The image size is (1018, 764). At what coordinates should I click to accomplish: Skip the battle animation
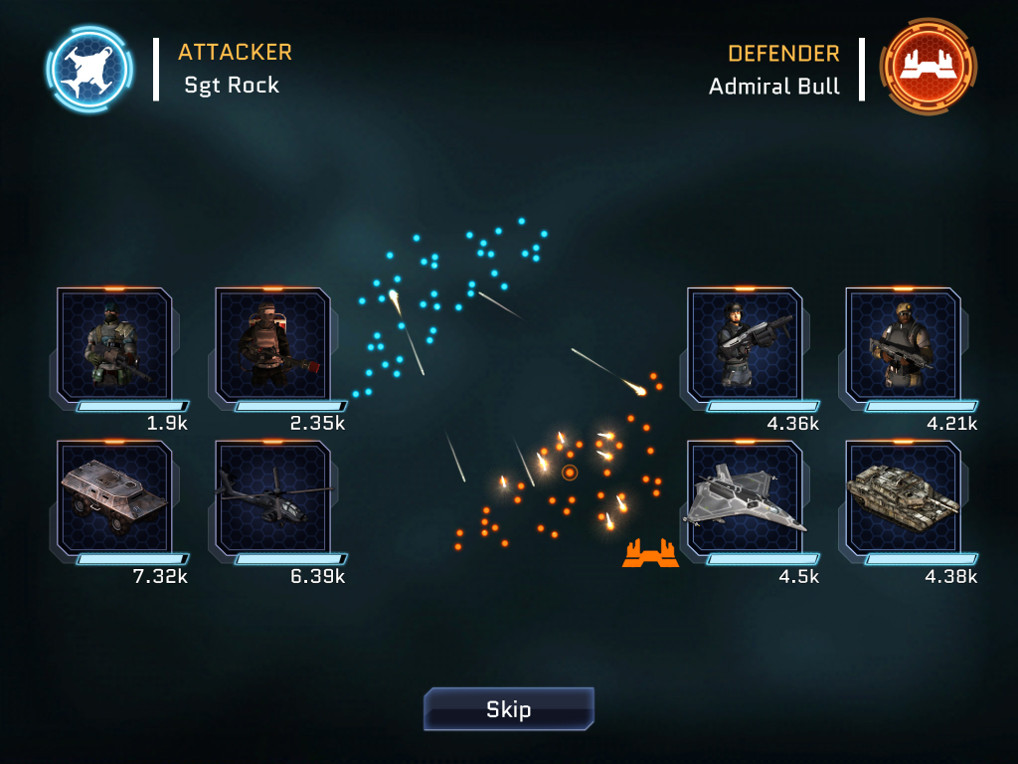[508, 709]
